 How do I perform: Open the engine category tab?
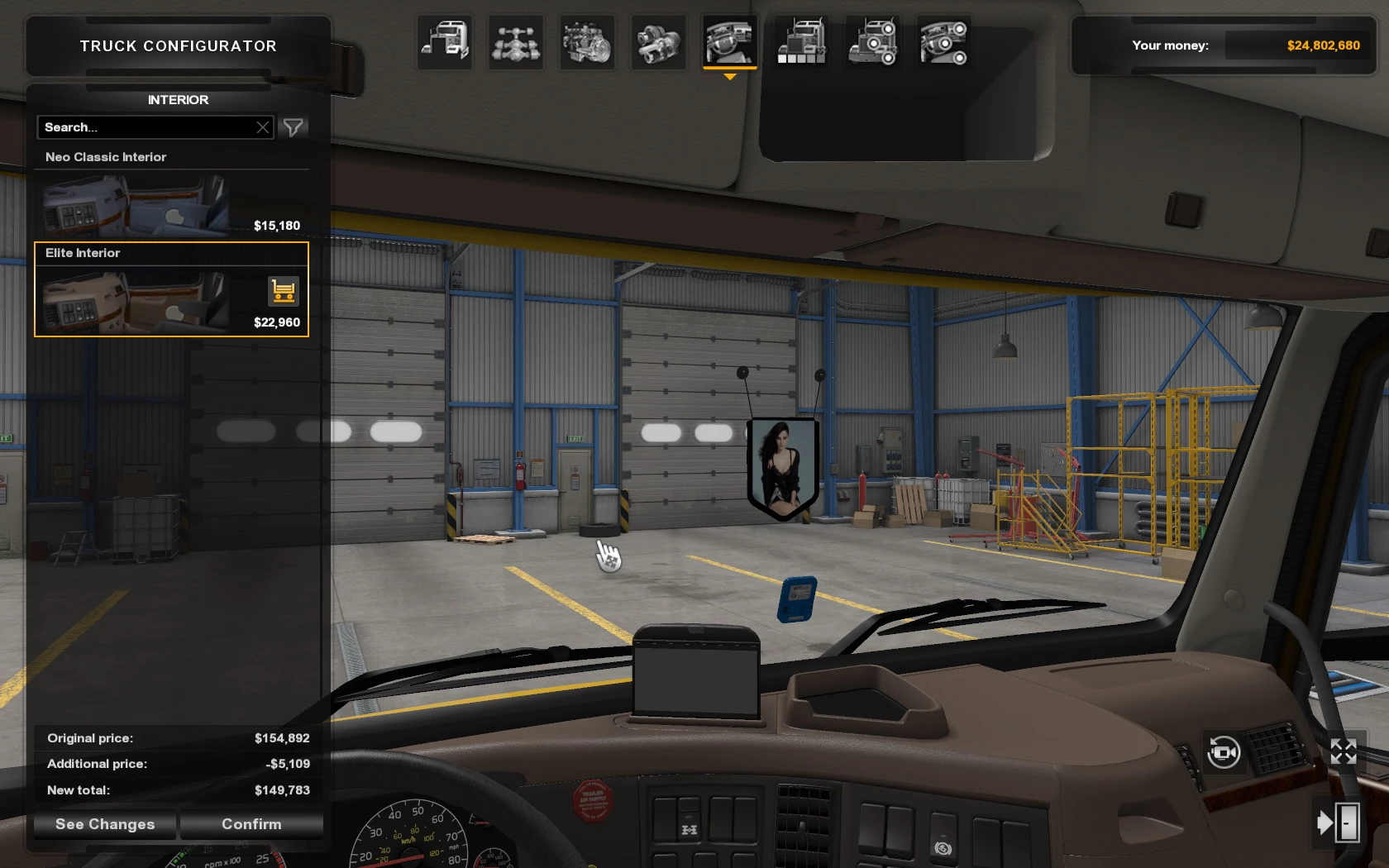pos(587,42)
